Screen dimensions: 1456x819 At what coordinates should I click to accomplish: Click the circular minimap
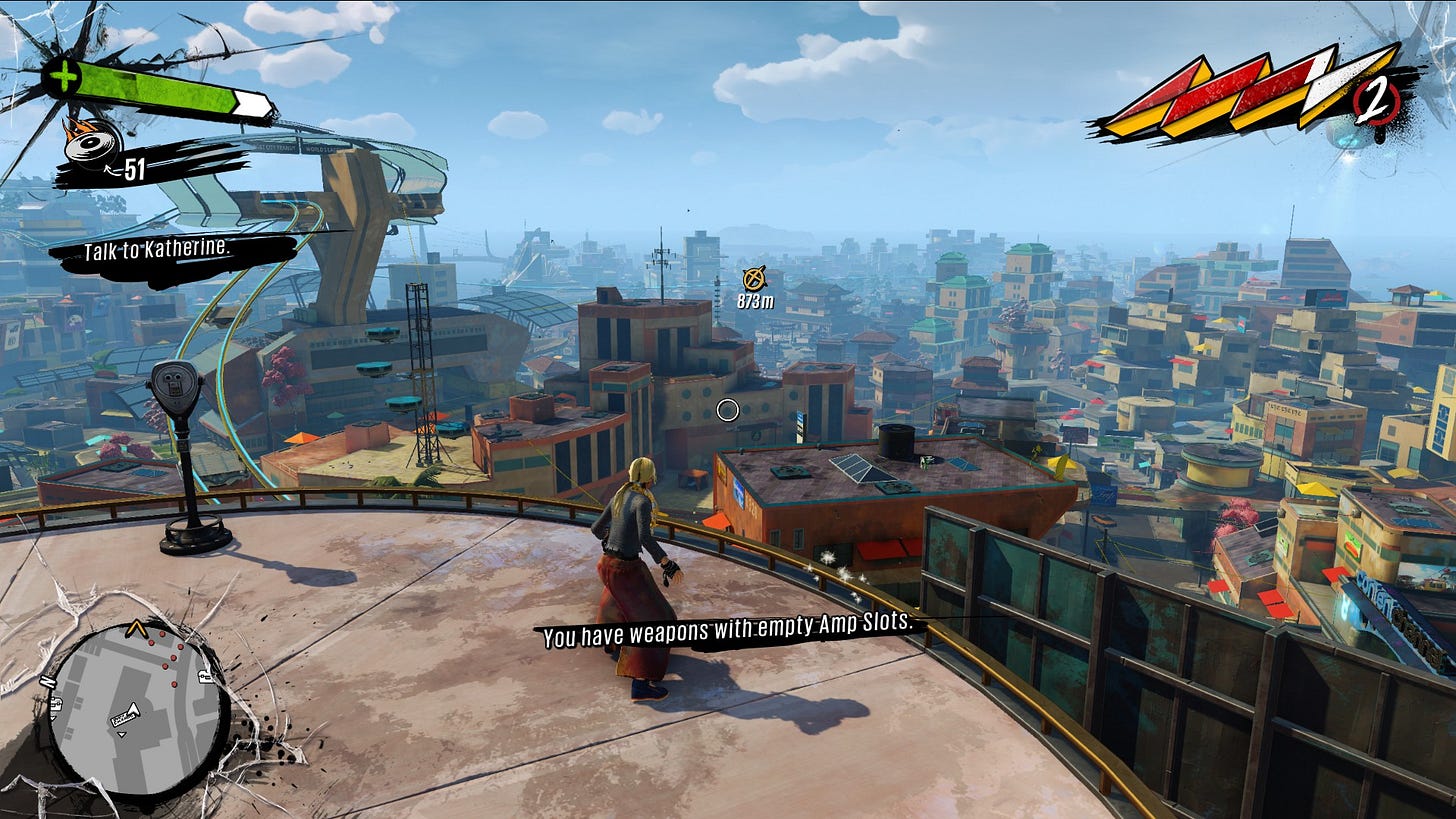(x=134, y=708)
